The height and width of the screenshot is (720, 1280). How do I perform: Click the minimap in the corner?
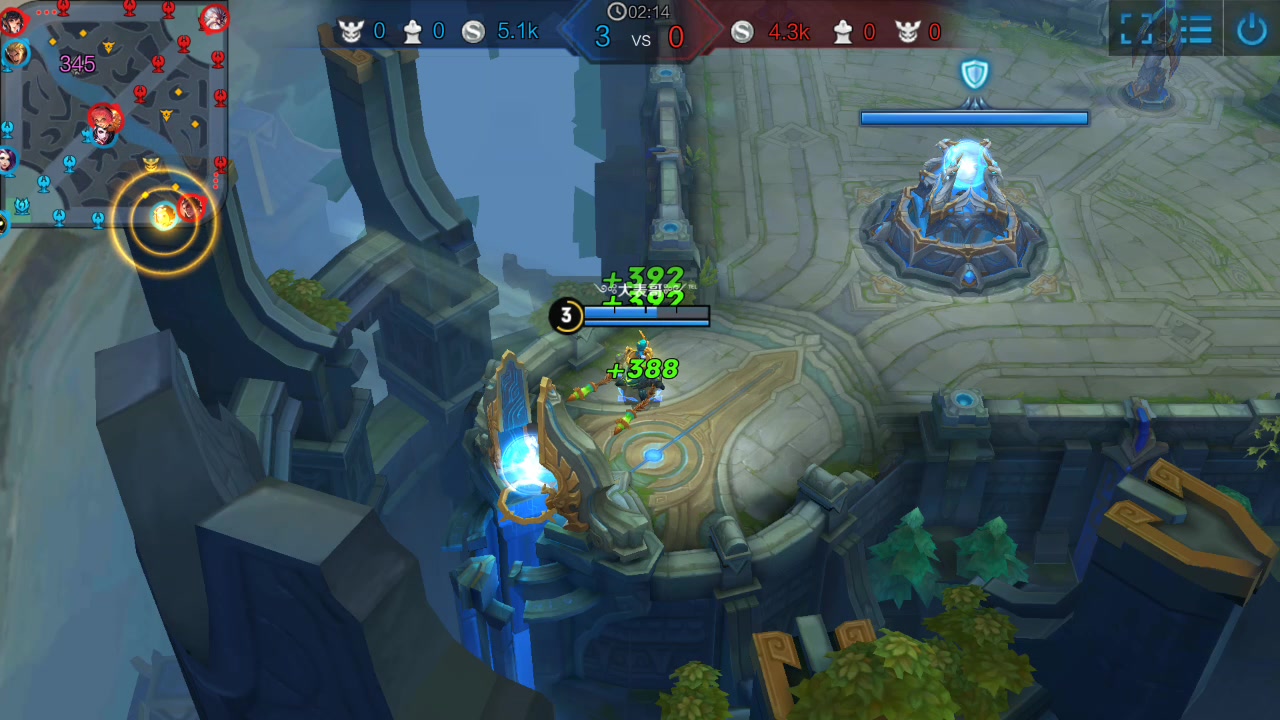pyautogui.click(x=114, y=113)
